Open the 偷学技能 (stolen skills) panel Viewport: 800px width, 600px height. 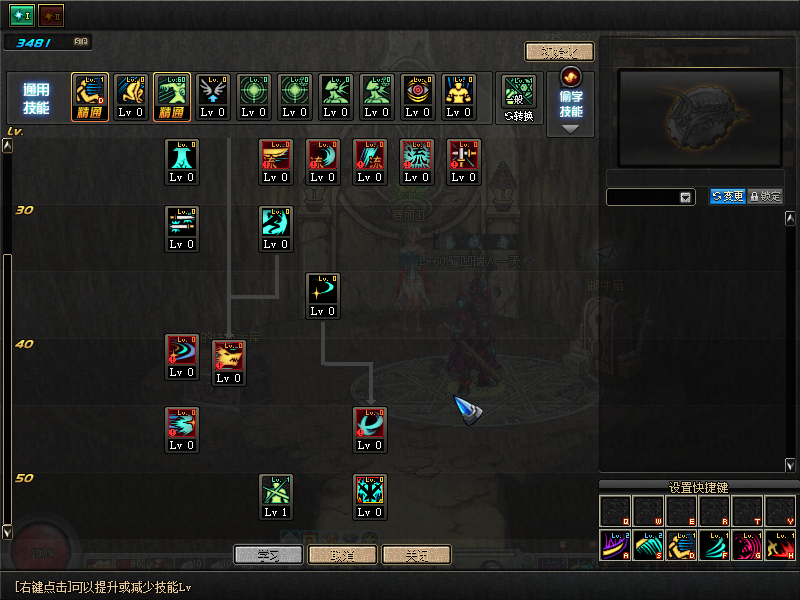[572, 103]
